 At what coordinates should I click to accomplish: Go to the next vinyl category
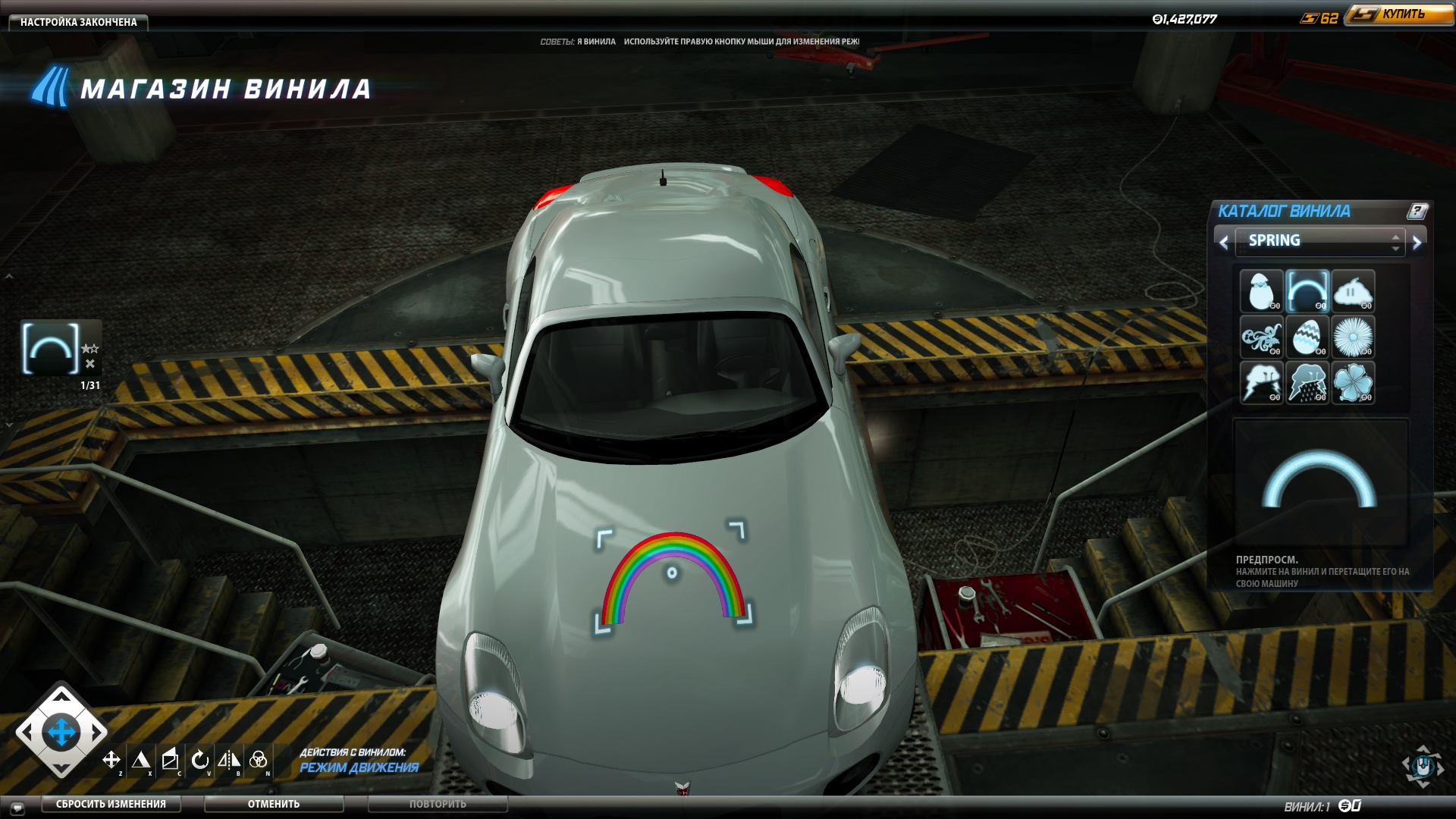(1417, 243)
